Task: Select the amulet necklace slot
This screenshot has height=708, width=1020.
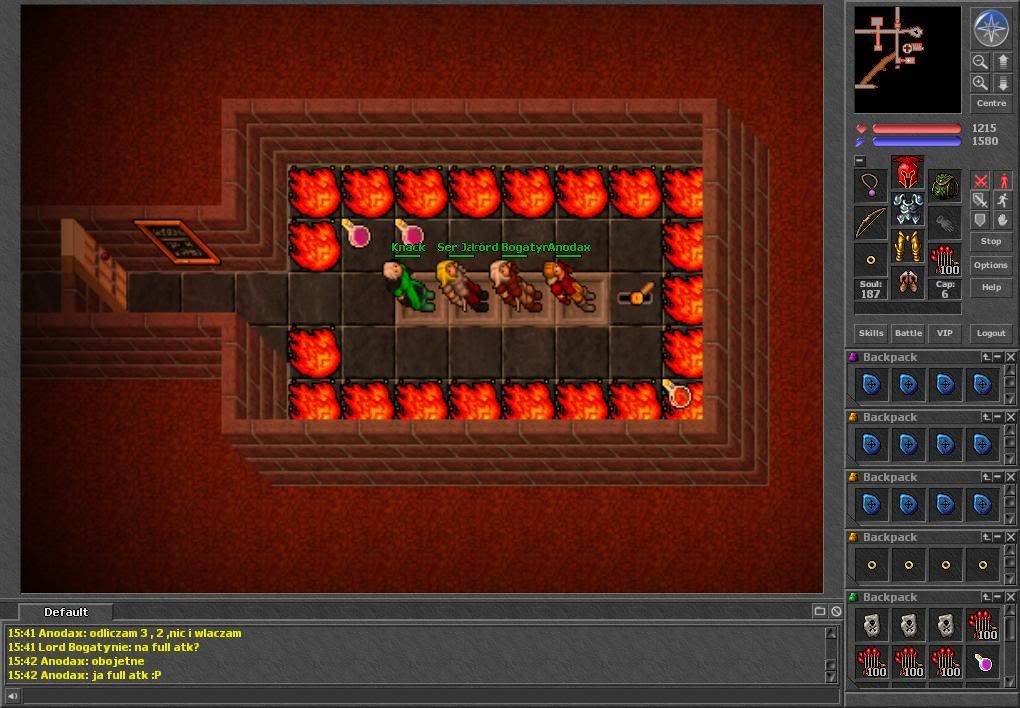Action: coord(870,185)
